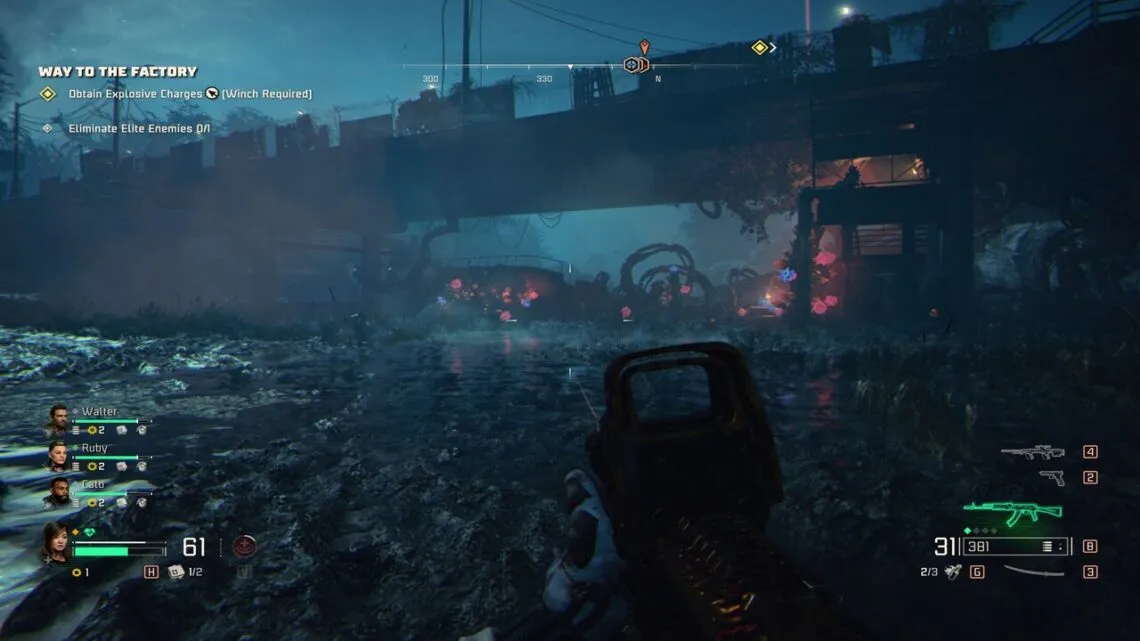1140x641 pixels.
Task: Switch to the pistol sidearm
Action: pos(1051,477)
